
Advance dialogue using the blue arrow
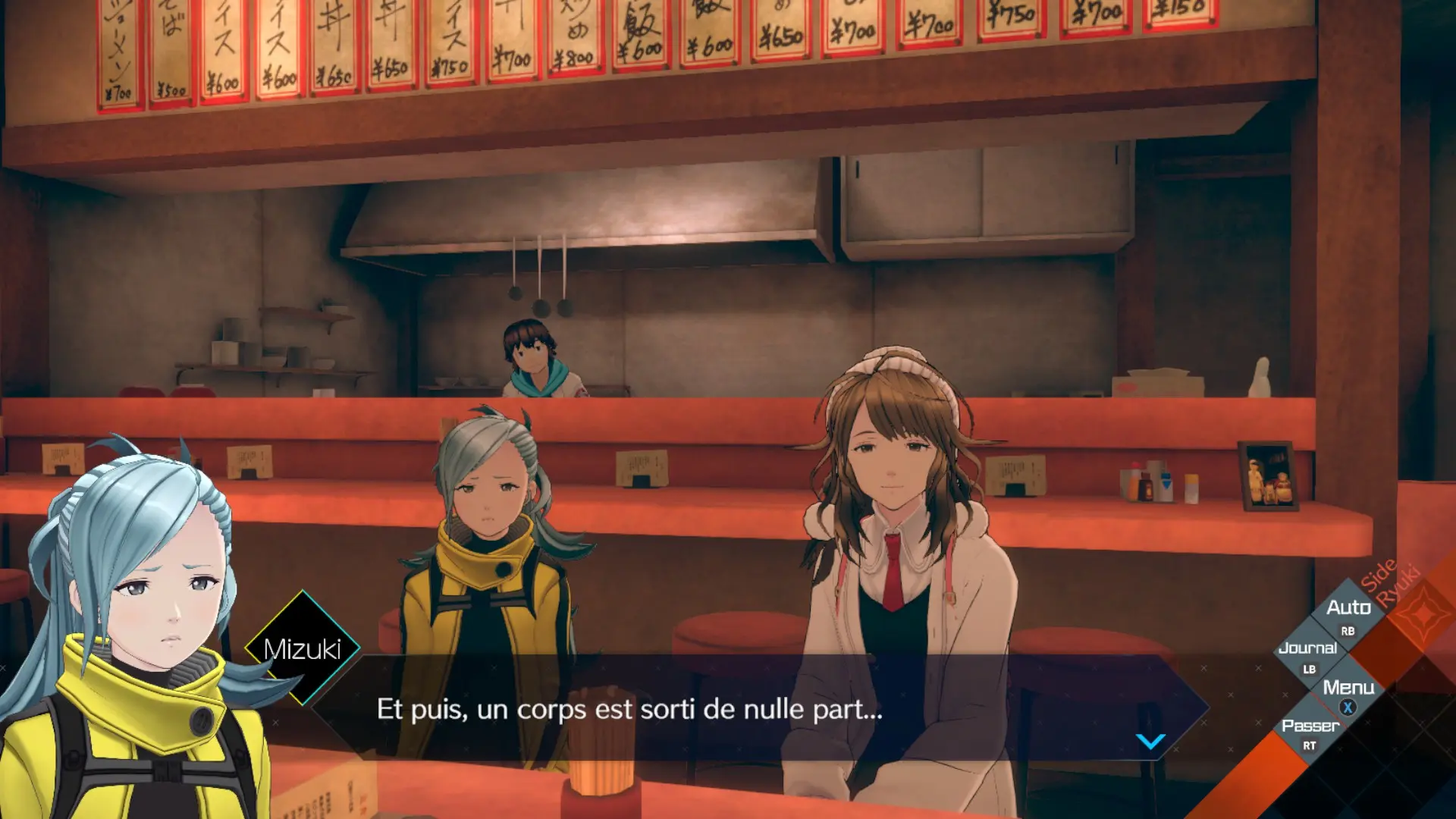click(x=1150, y=741)
